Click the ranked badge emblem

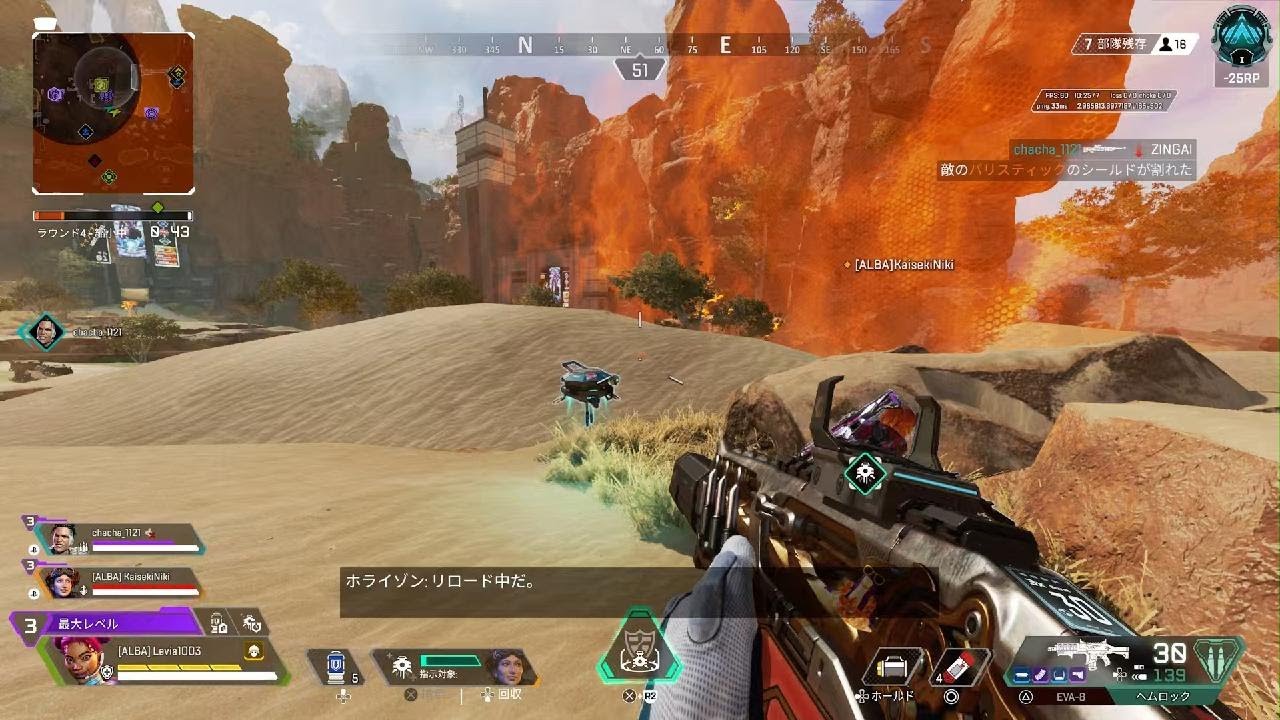[1241, 40]
